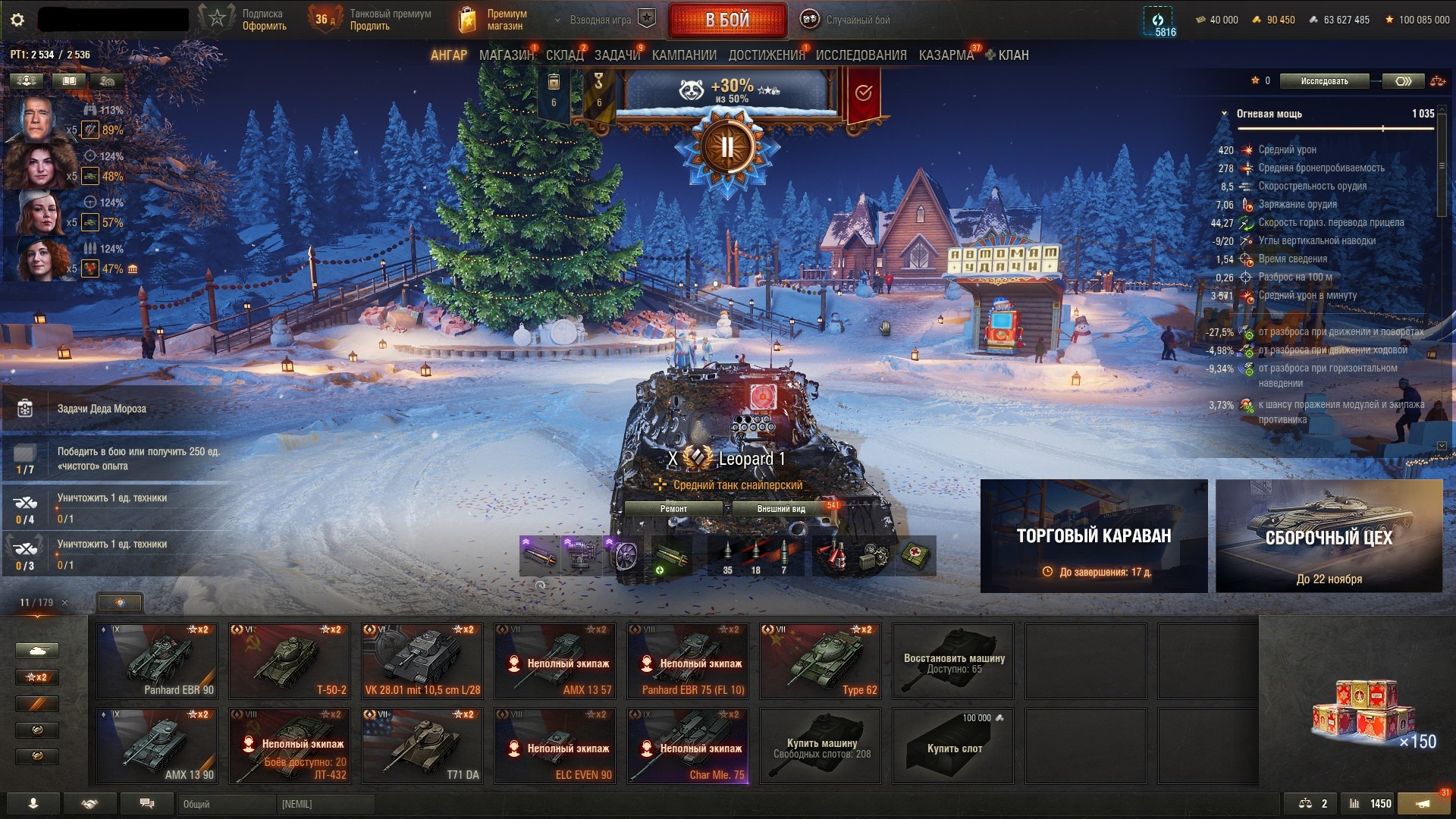
Task: Select the Type 62 tank
Action: pyautogui.click(x=821, y=661)
